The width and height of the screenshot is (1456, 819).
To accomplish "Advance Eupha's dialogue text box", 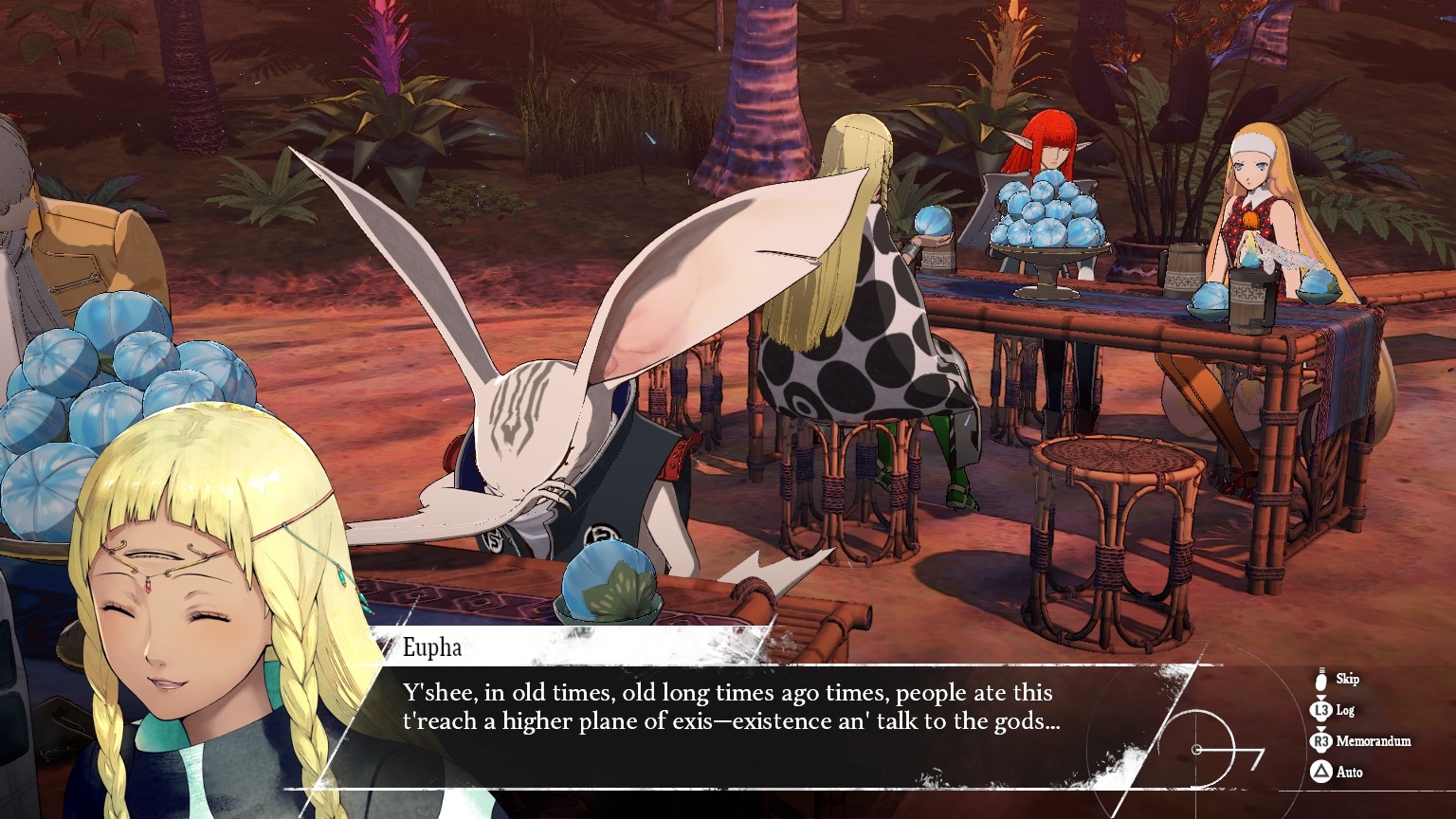I will click(x=730, y=722).
